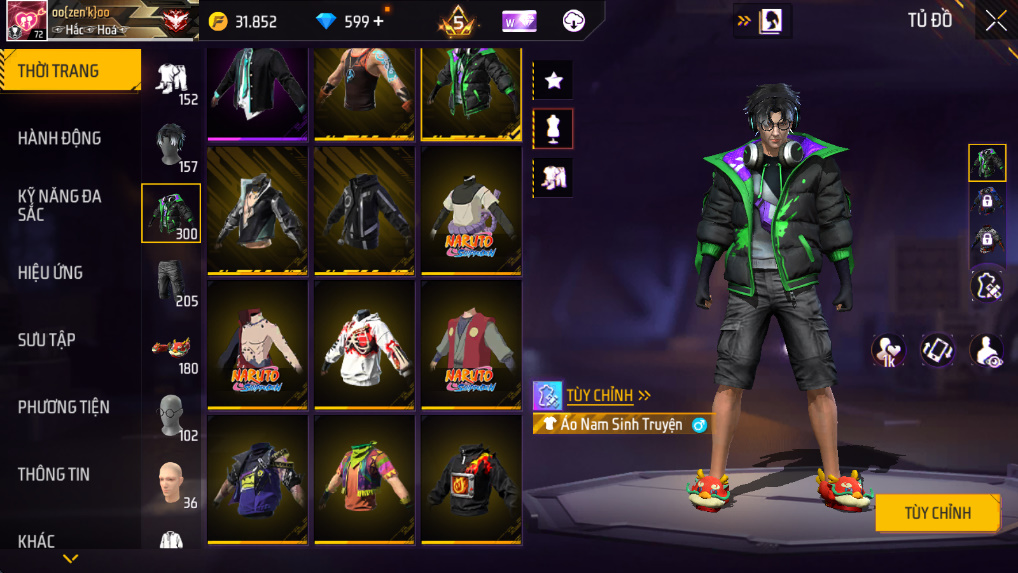Viewport: 1018px width, 573px height.
Task: Show favorites with the star filter
Action: (553, 81)
